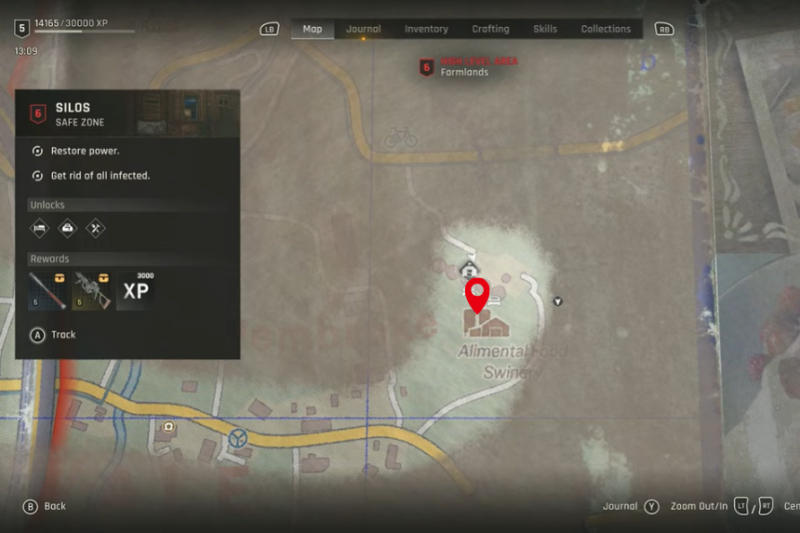Select the bed unlock icon
800x533 pixels.
pos(39,228)
